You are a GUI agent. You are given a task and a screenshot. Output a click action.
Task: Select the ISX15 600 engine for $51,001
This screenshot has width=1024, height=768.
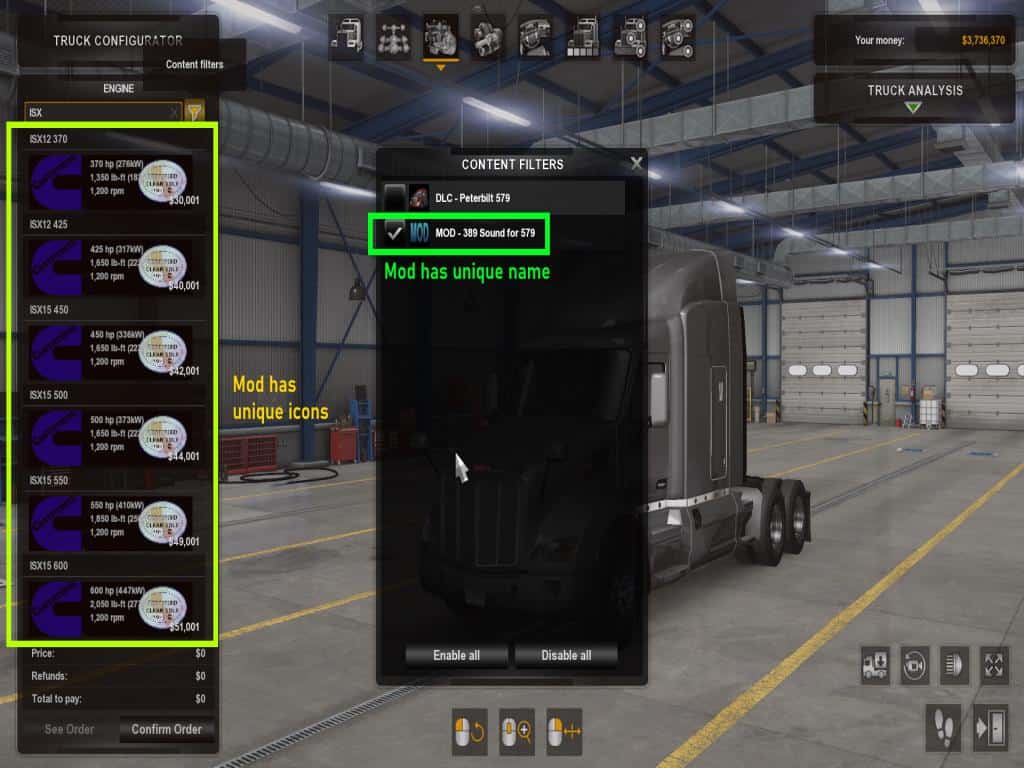click(110, 607)
